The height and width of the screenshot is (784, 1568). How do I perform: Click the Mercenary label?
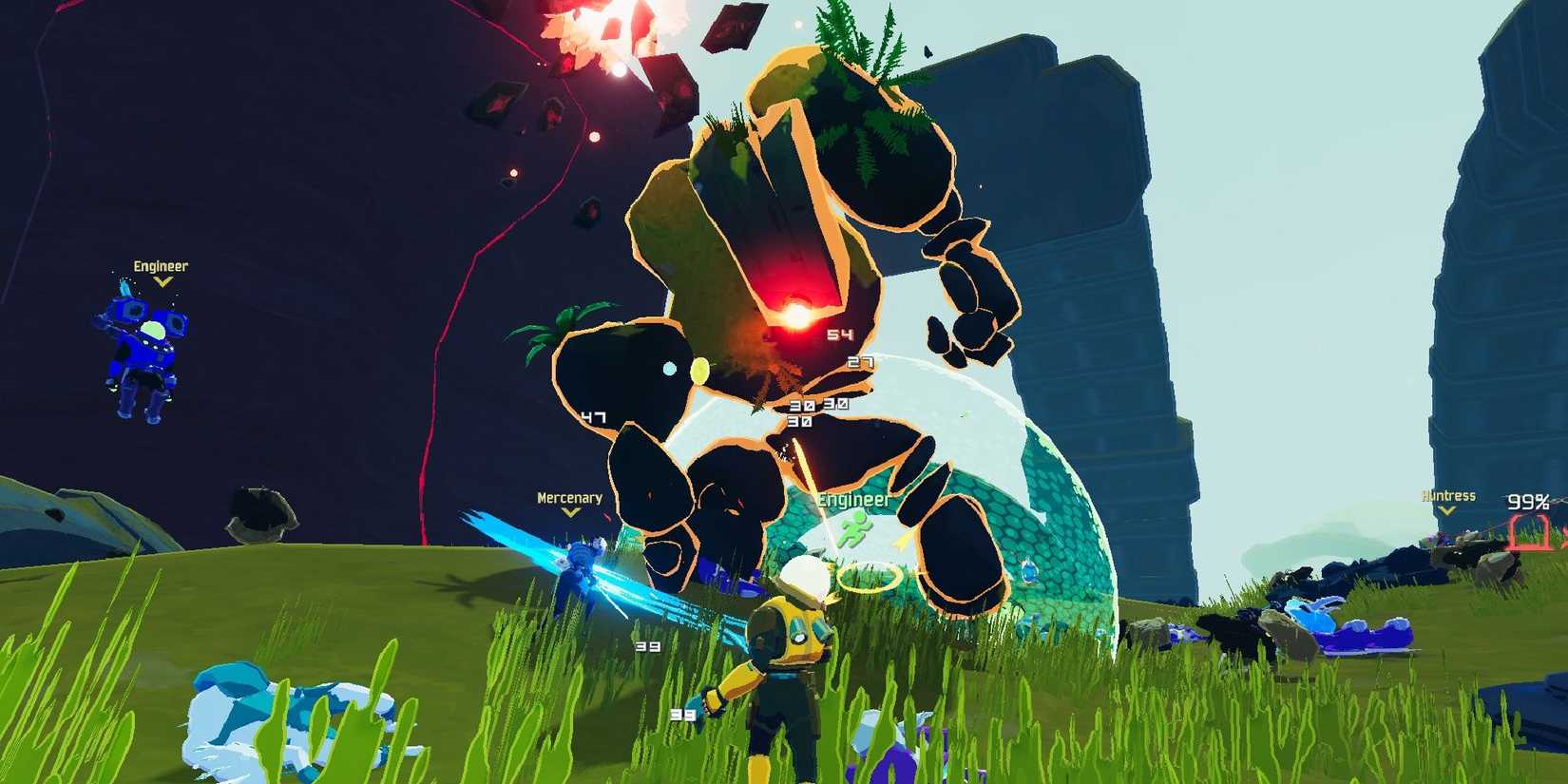[570, 497]
